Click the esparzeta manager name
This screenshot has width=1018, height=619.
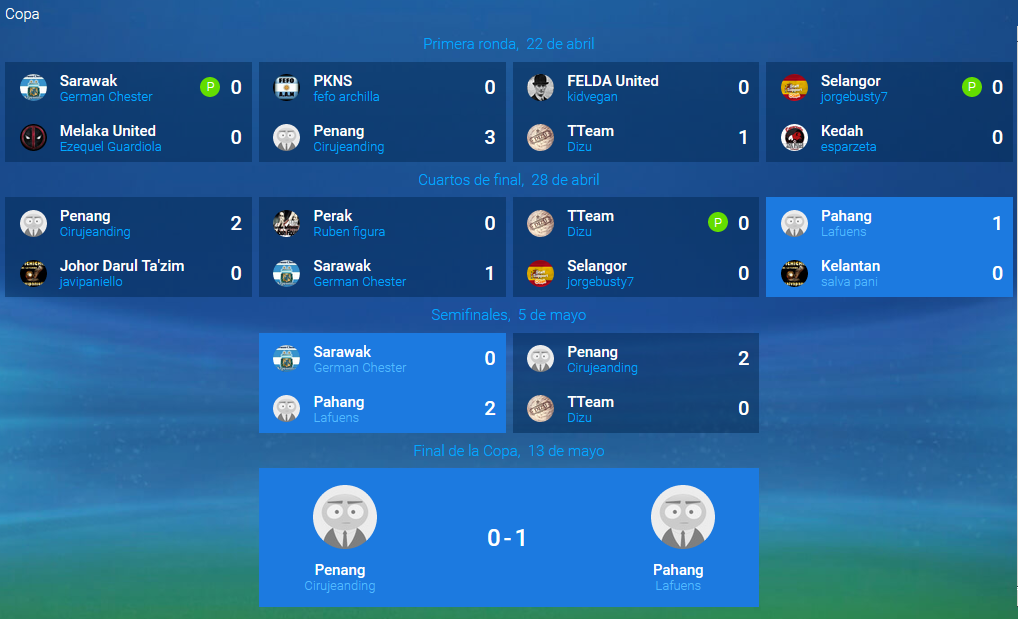[x=848, y=147]
